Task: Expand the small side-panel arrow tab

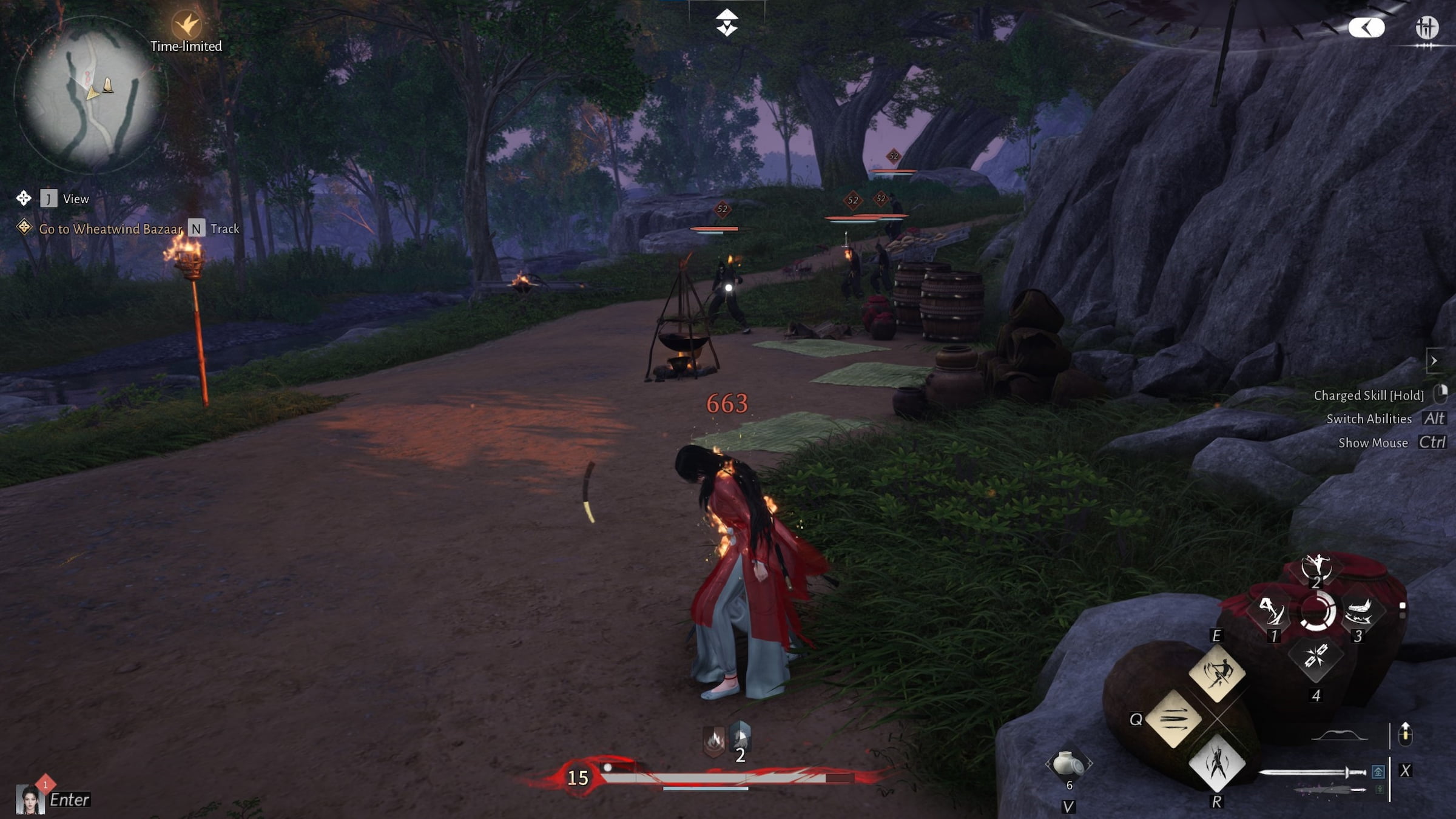Action: (x=1434, y=361)
